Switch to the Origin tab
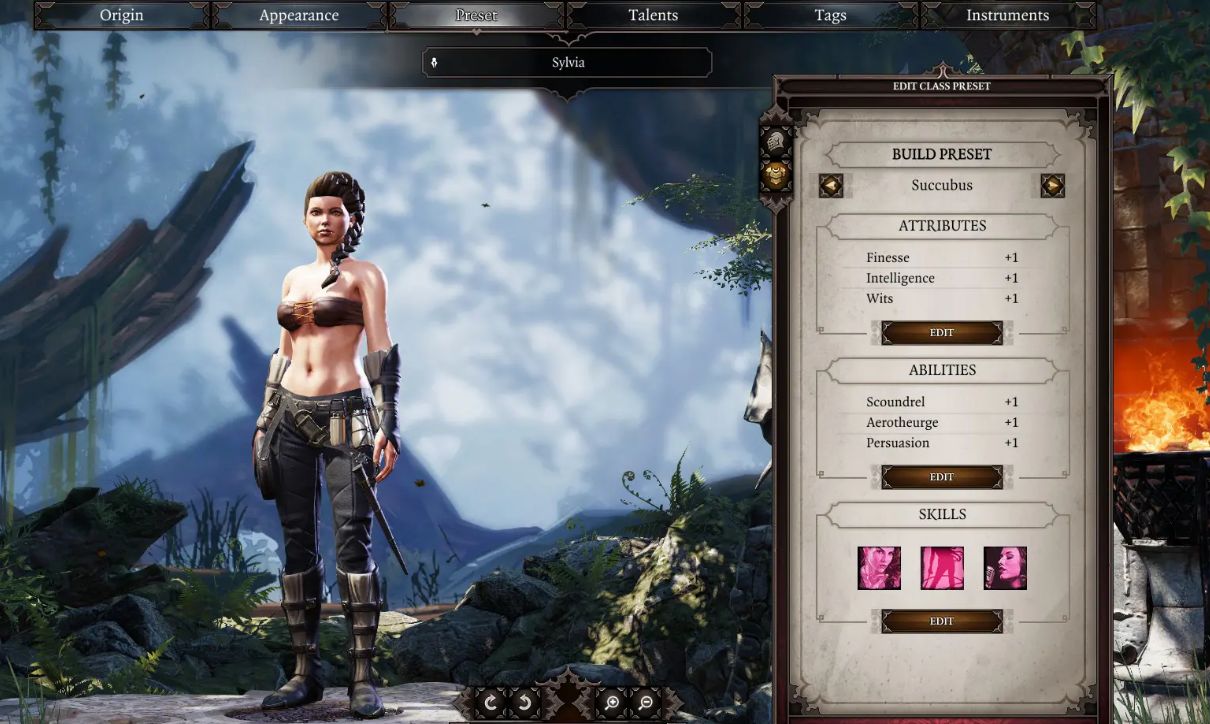1210x724 pixels. coord(121,15)
